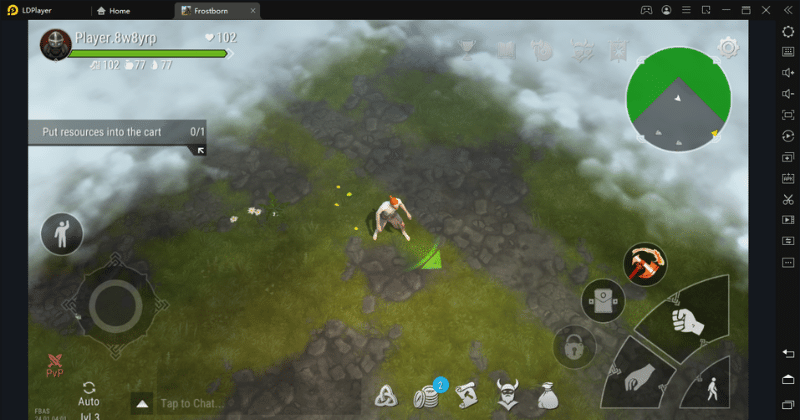800x420 pixels.
Task: Tap the player portrait avatar
Action: click(x=55, y=44)
